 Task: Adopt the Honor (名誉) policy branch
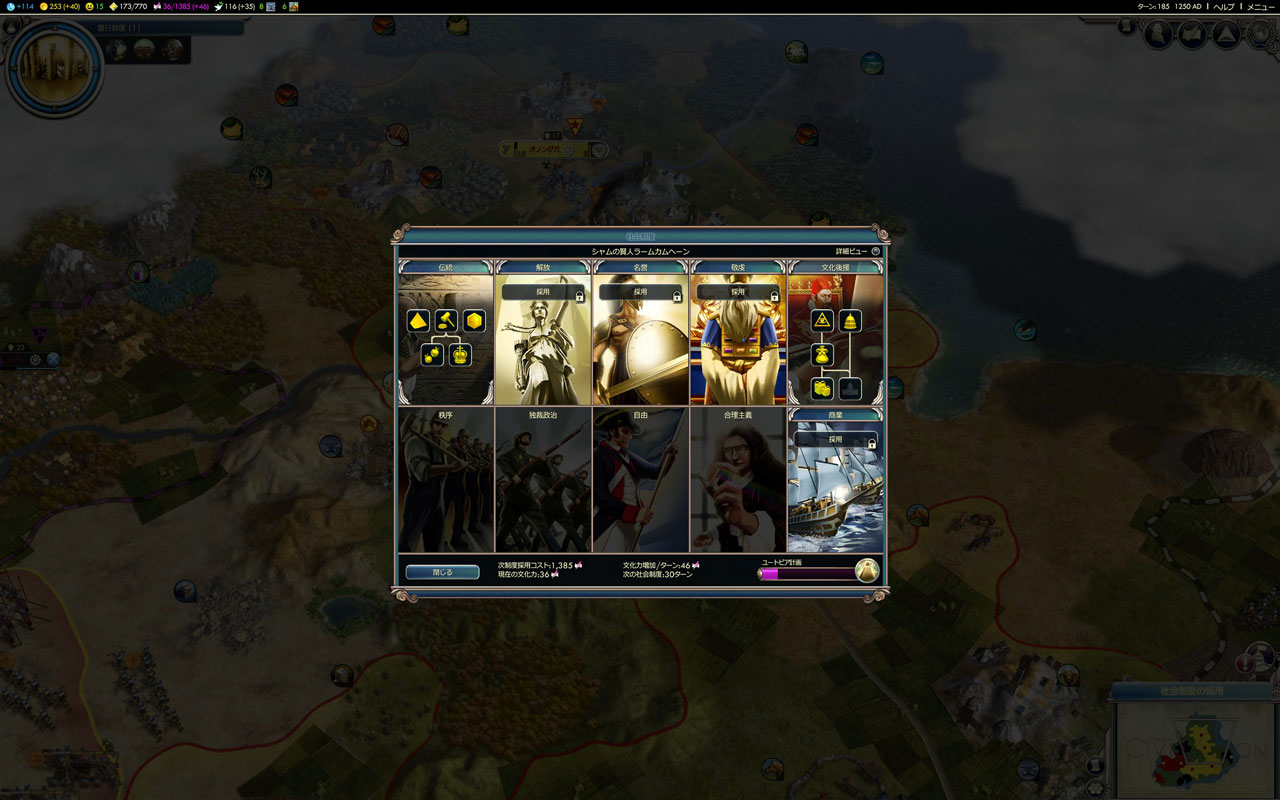(640, 293)
